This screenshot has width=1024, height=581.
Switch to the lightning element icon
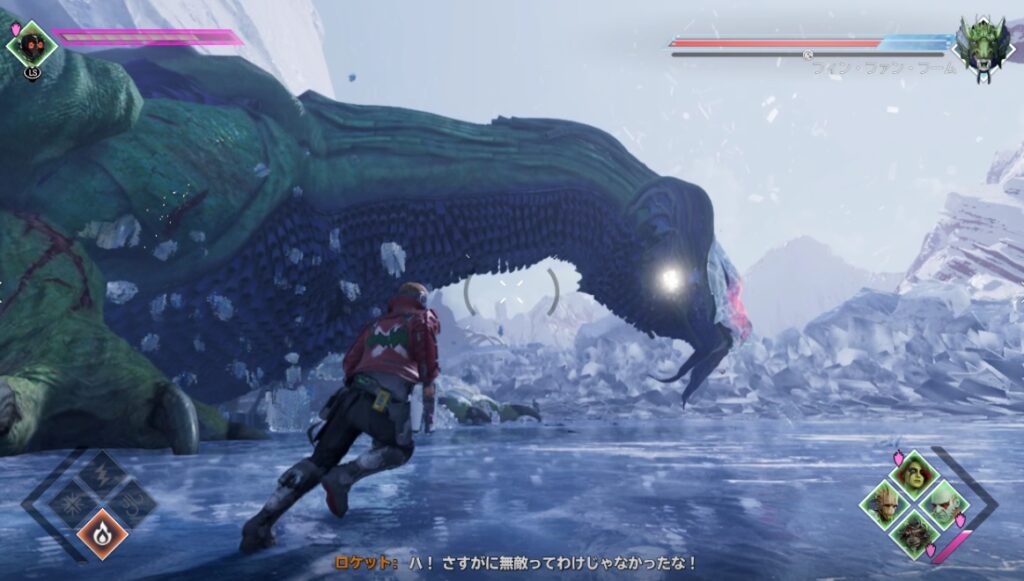click(x=103, y=474)
